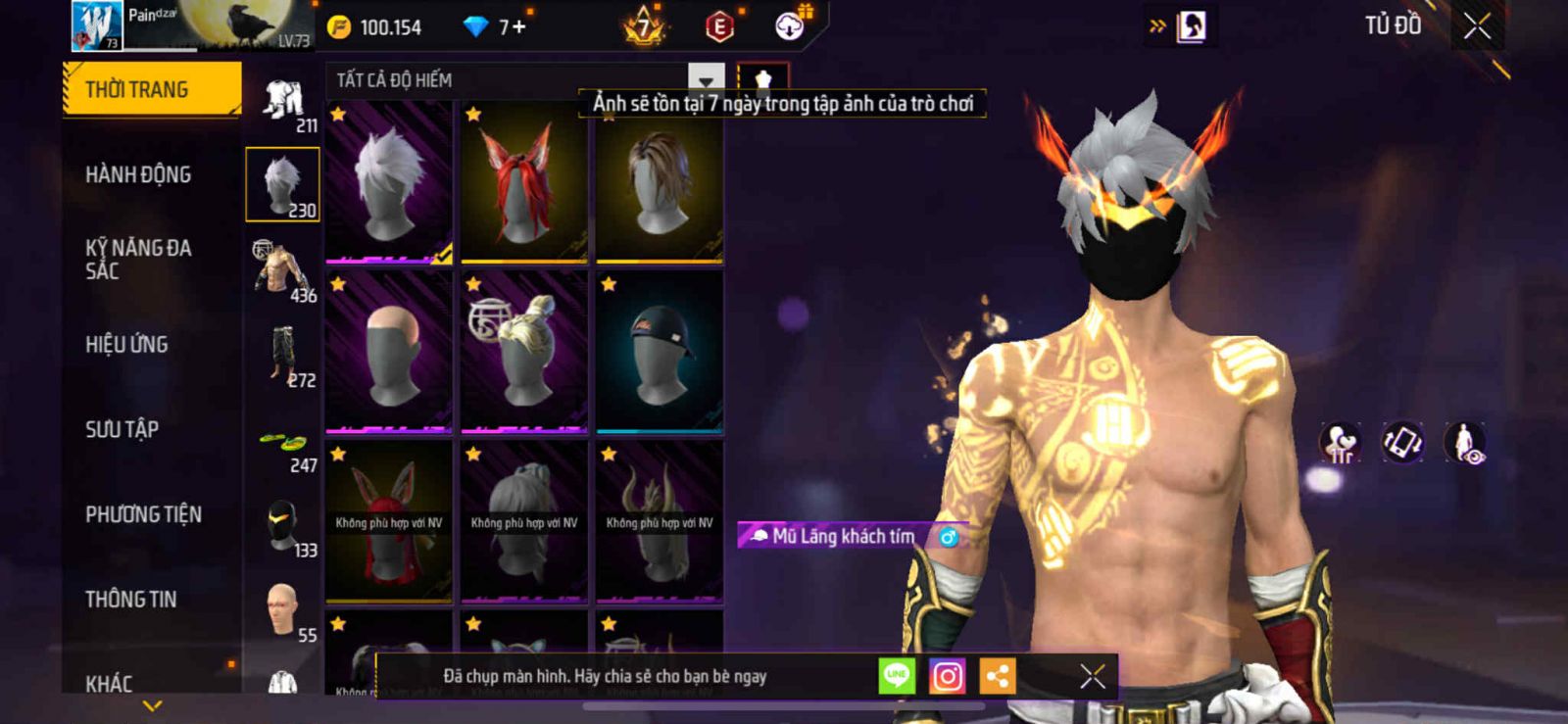This screenshot has height=724, width=1568.
Task: Open the mask category with 133 items
Action: click(x=284, y=527)
